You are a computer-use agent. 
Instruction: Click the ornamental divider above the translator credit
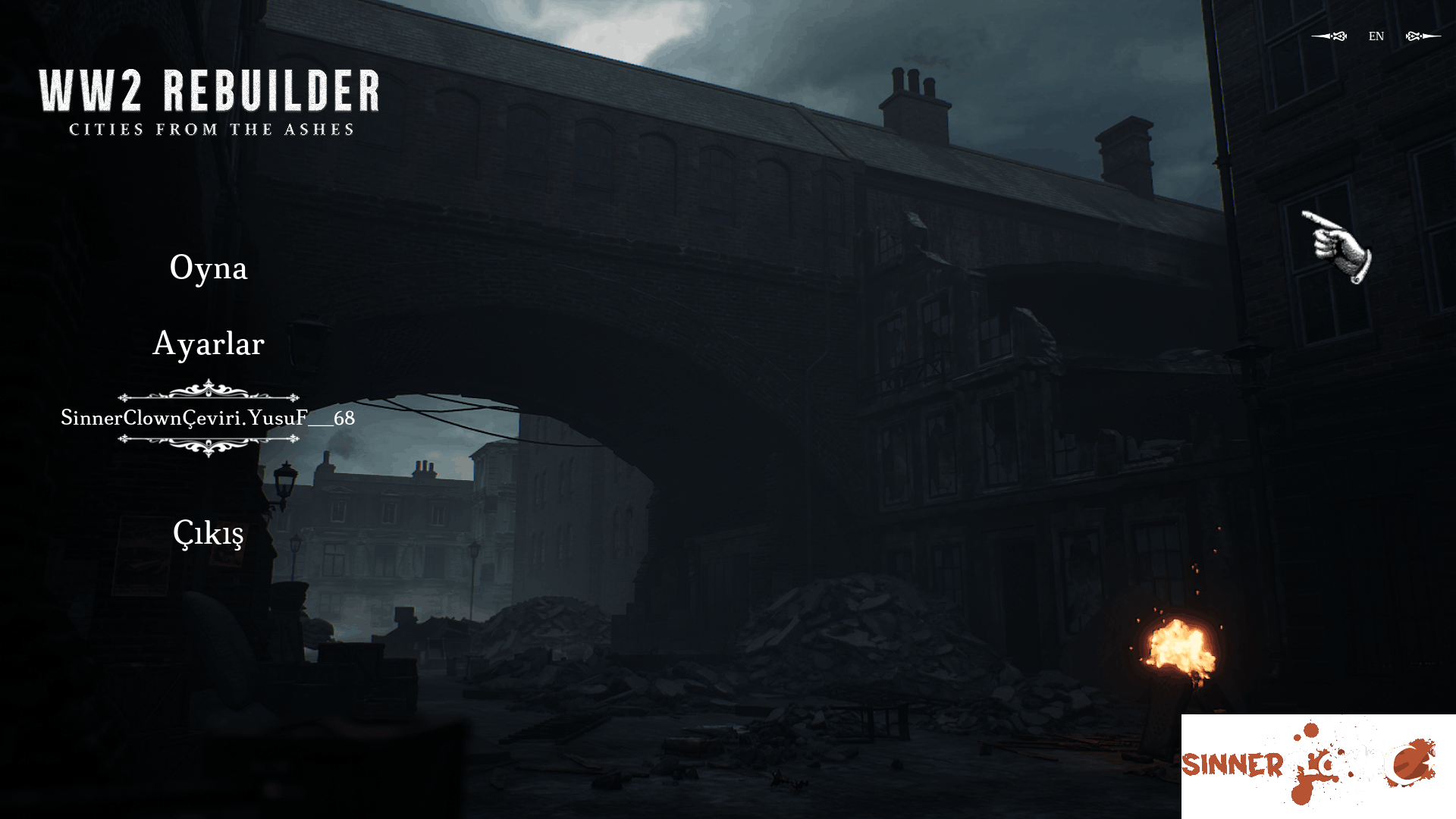[x=207, y=394]
